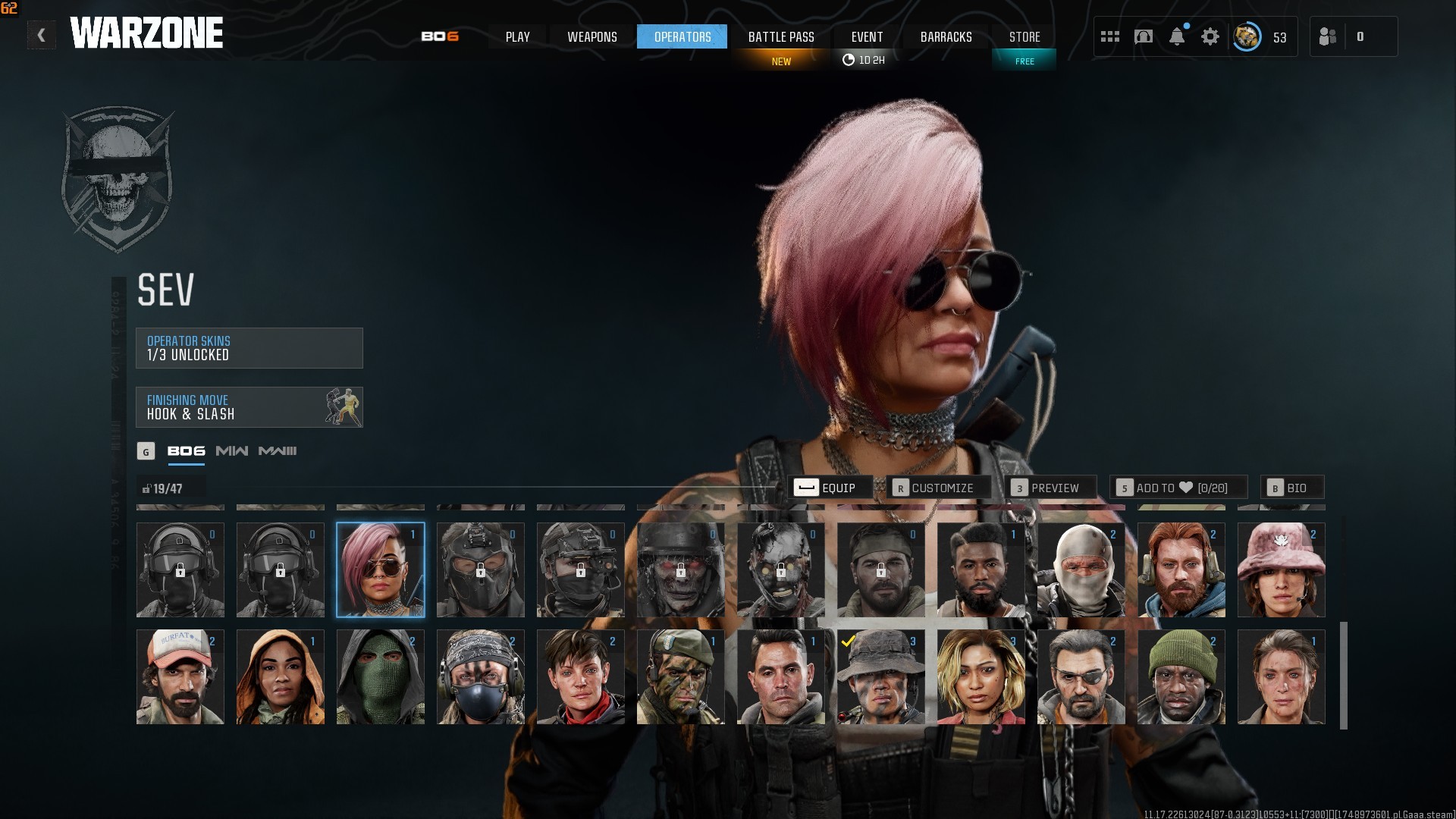Choose the green balaclava hooded operator
The width and height of the screenshot is (1456, 819).
(x=380, y=676)
